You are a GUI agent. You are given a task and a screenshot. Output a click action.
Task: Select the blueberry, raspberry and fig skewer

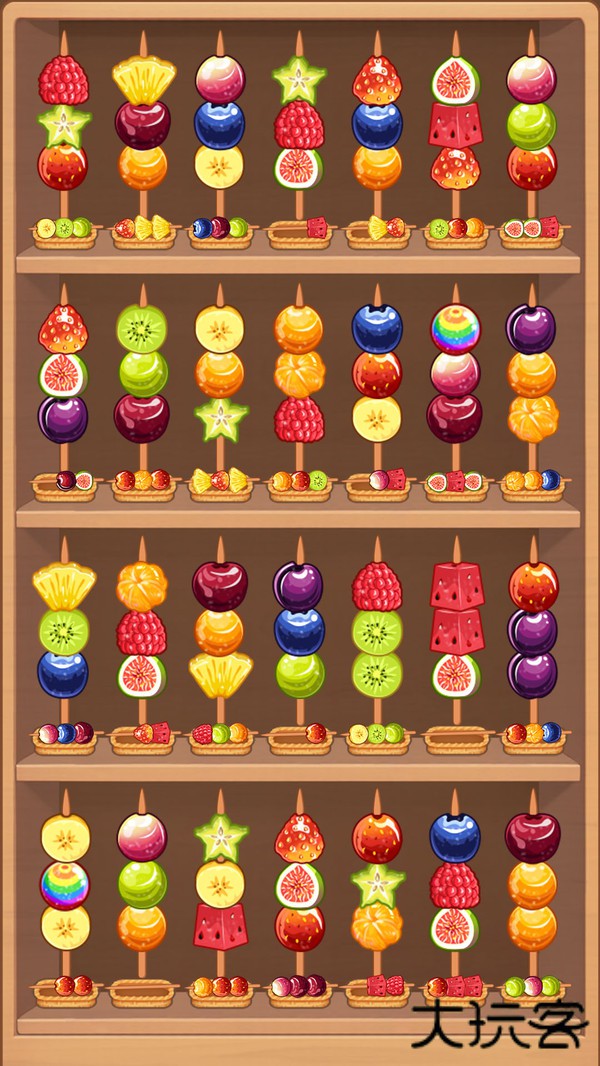[x=455, y=882]
